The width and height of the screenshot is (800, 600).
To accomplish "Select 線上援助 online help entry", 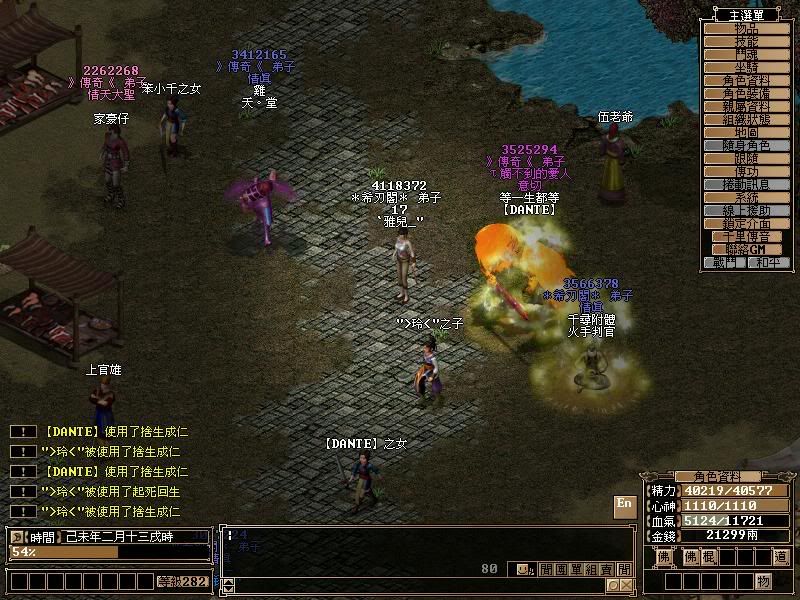I will point(747,211).
